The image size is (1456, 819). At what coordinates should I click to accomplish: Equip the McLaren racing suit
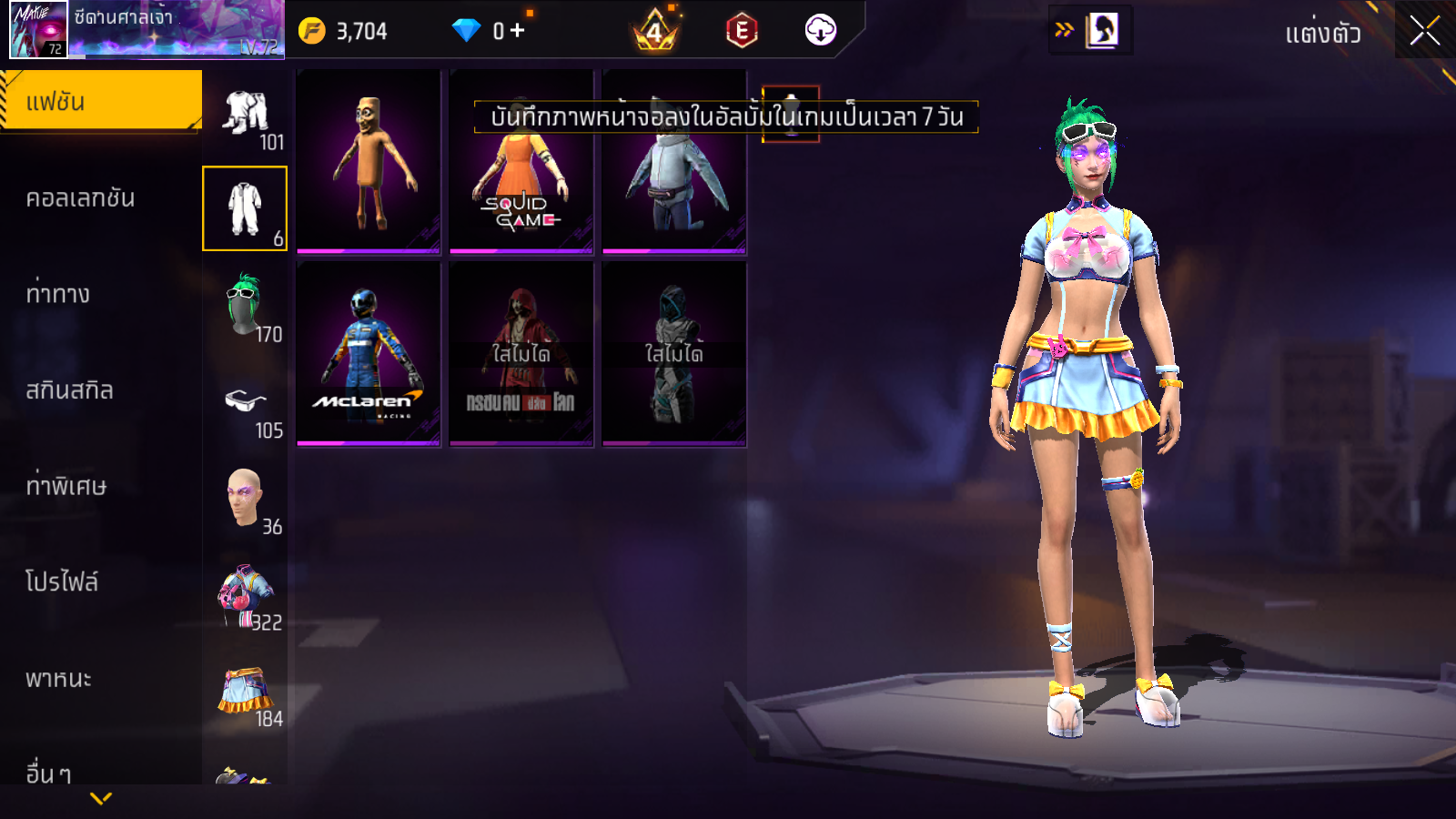(x=369, y=353)
